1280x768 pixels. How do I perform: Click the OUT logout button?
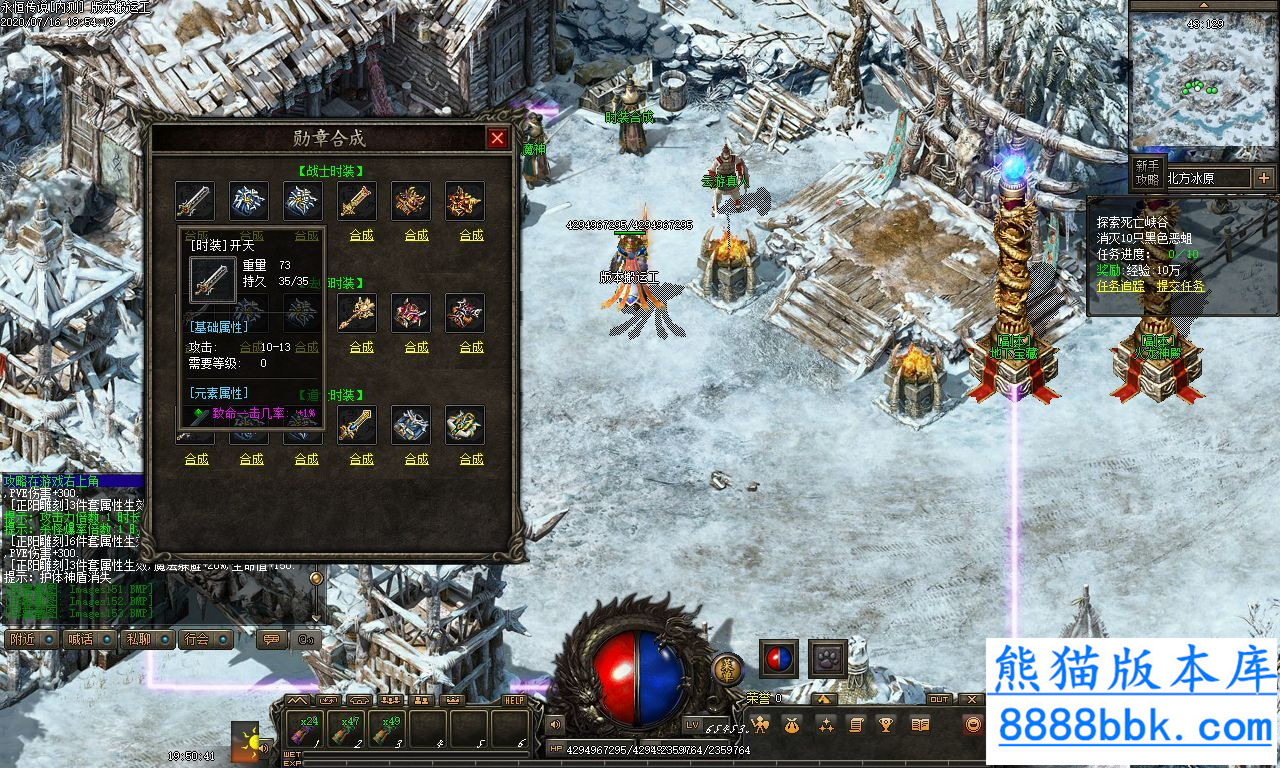pyautogui.click(x=939, y=699)
